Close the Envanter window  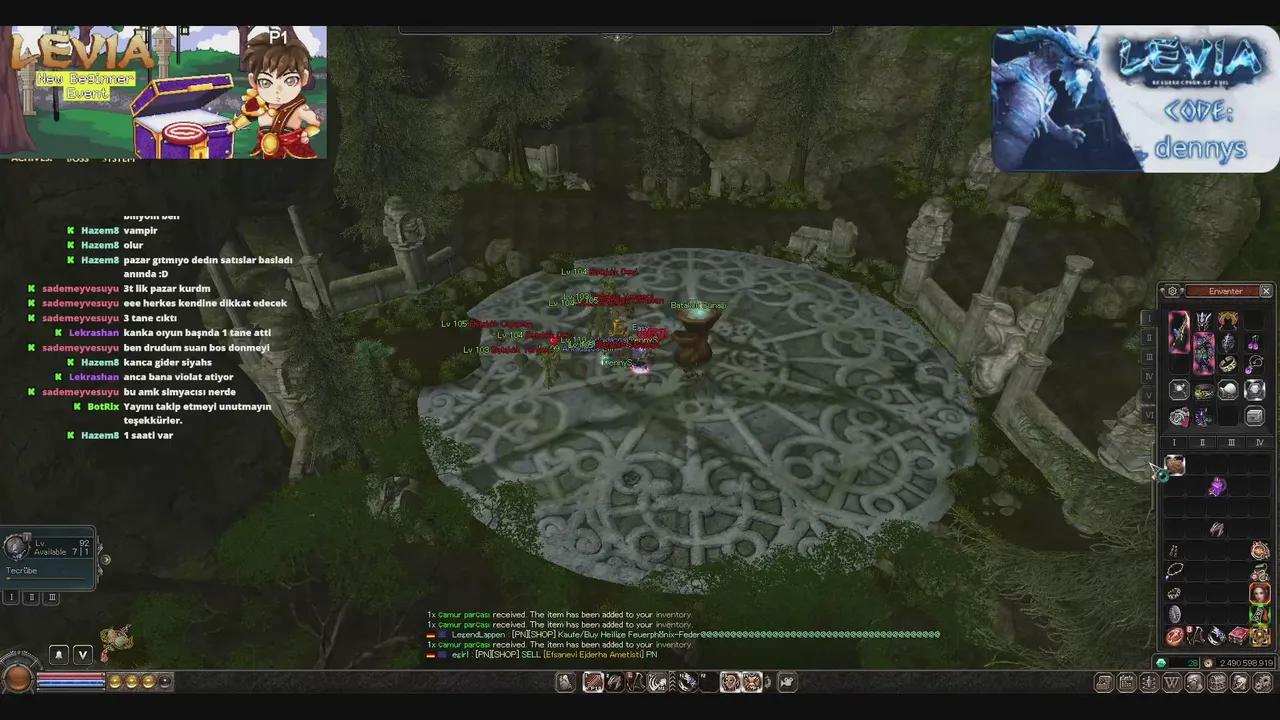1265,291
